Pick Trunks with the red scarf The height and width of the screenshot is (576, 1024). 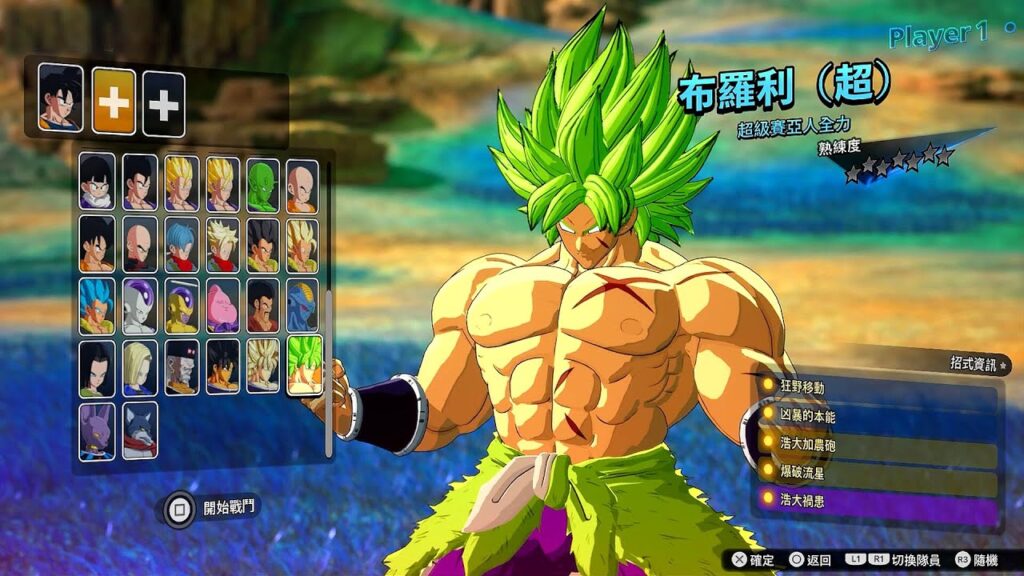pyautogui.click(x=181, y=245)
